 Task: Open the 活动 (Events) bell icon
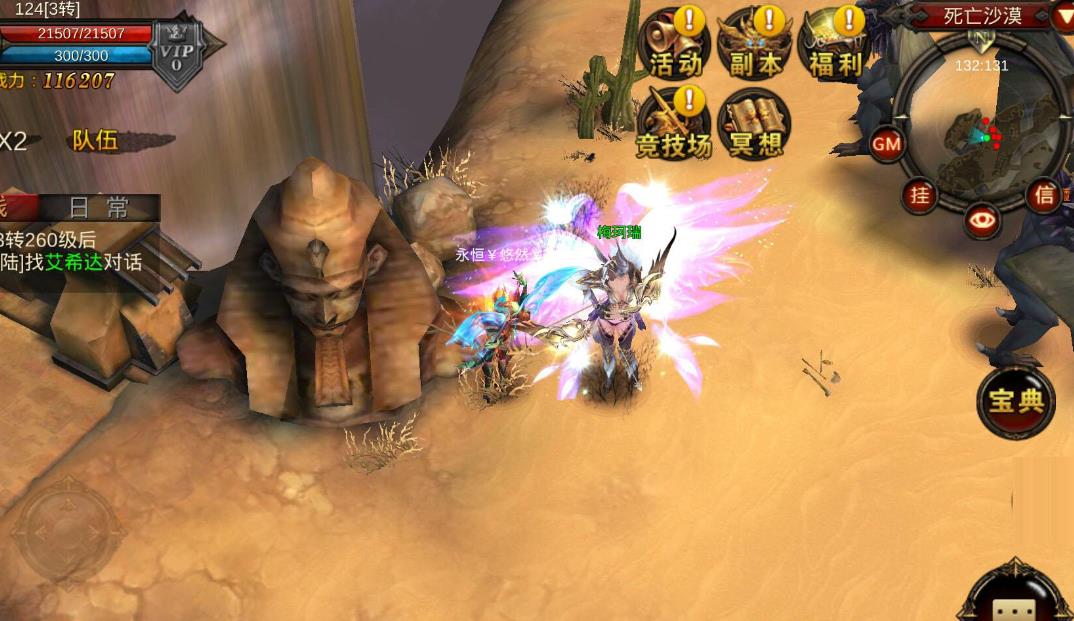click(x=675, y=45)
